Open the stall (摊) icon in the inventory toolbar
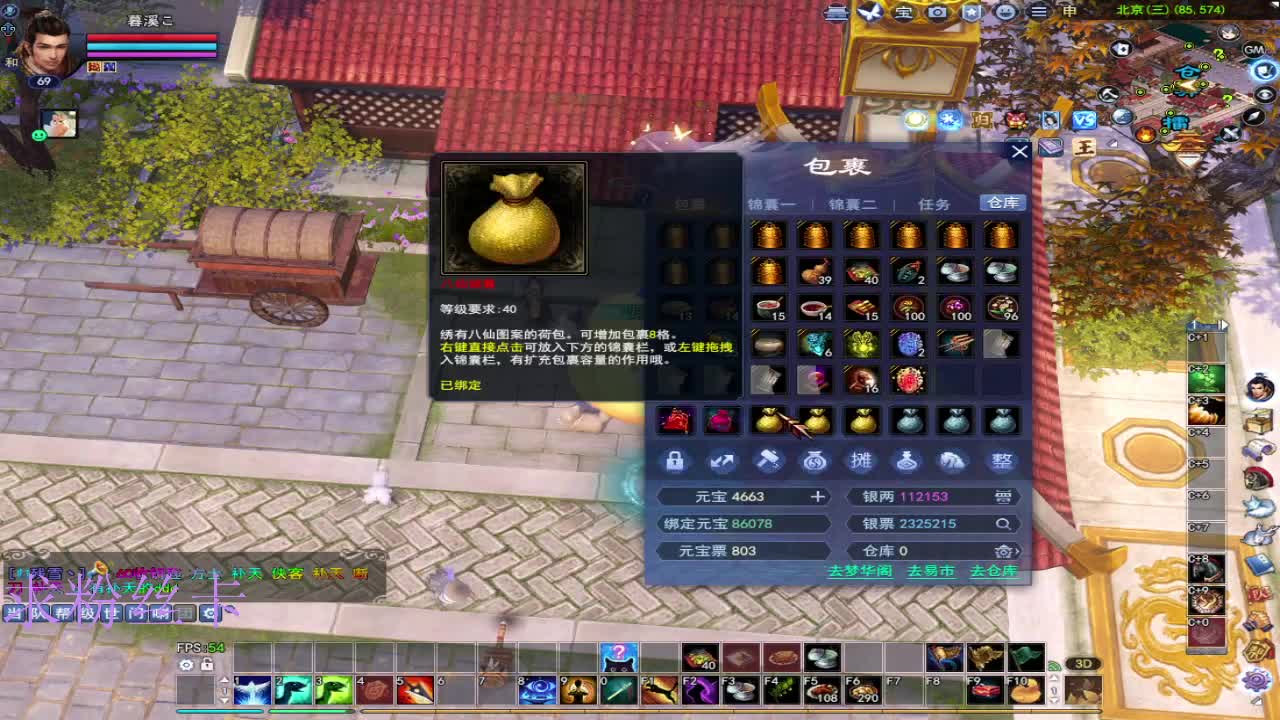1280x720 pixels. pos(861,461)
